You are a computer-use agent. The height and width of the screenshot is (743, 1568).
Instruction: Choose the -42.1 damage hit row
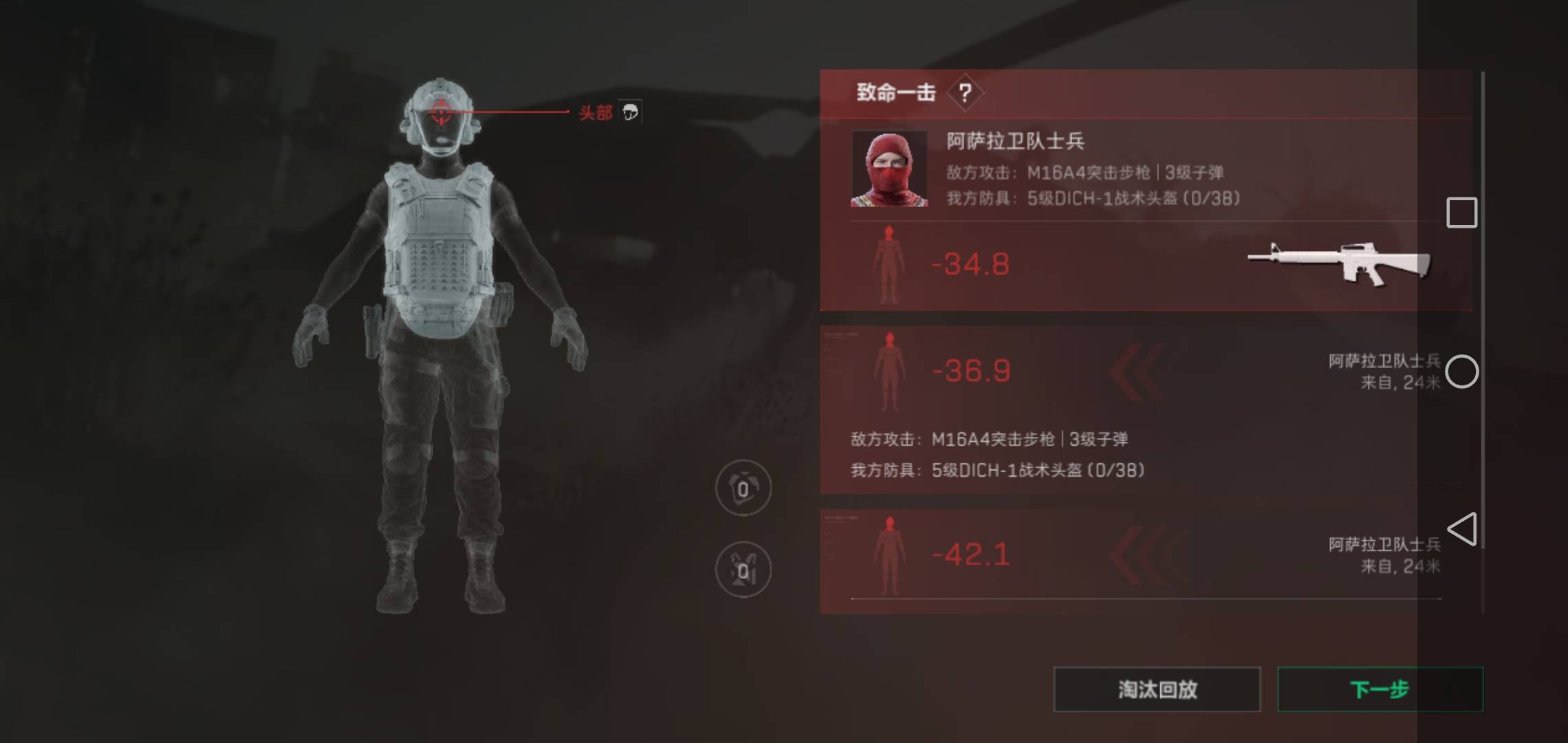pyautogui.click(x=971, y=554)
